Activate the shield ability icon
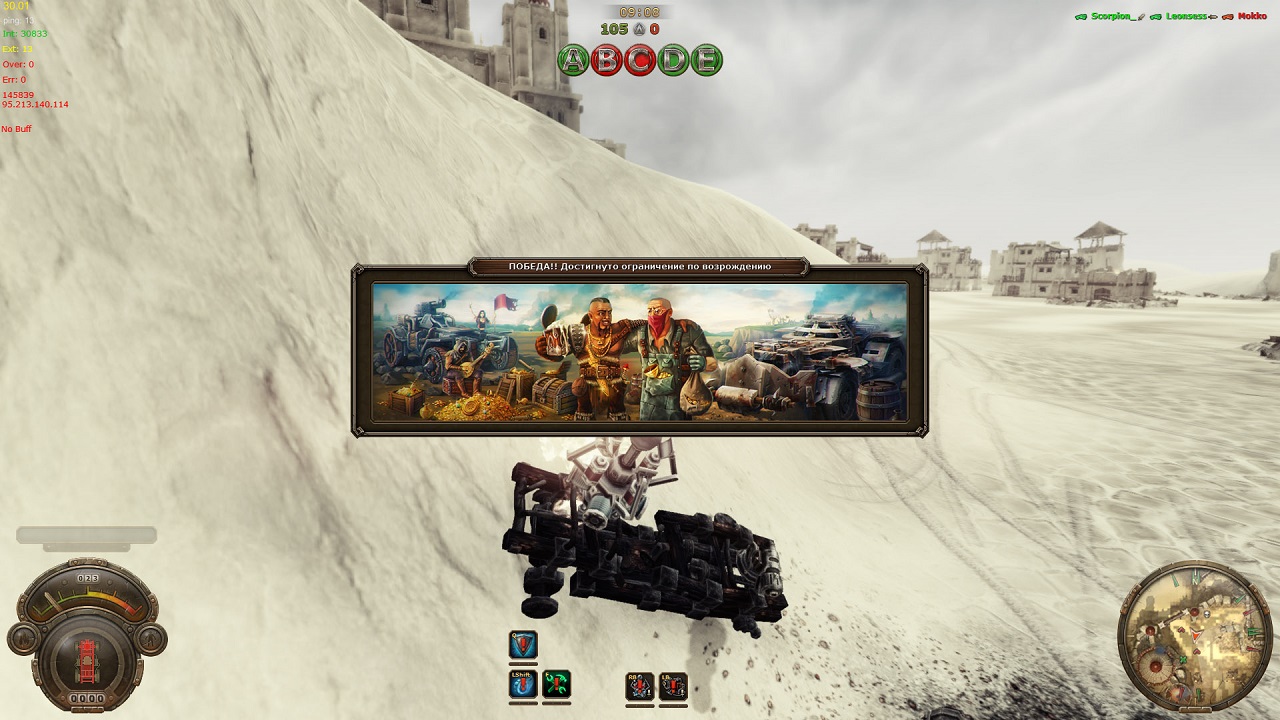Image resolution: width=1280 pixels, height=720 pixels. pos(523,645)
